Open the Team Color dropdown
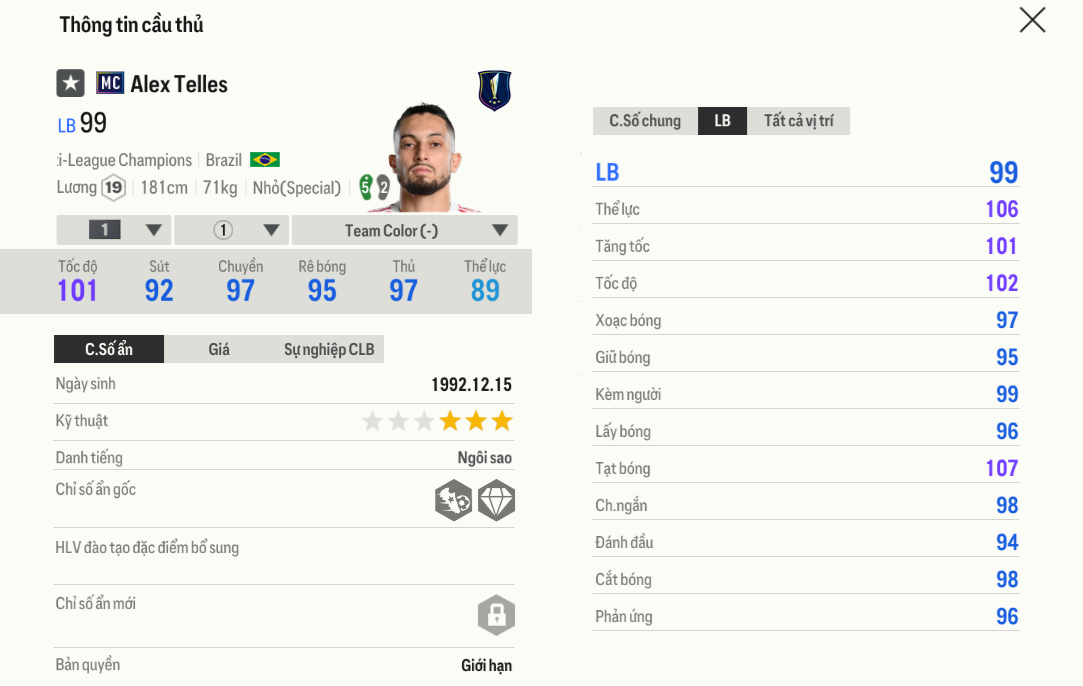This screenshot has width=1083, height=686. pos(404,230)
